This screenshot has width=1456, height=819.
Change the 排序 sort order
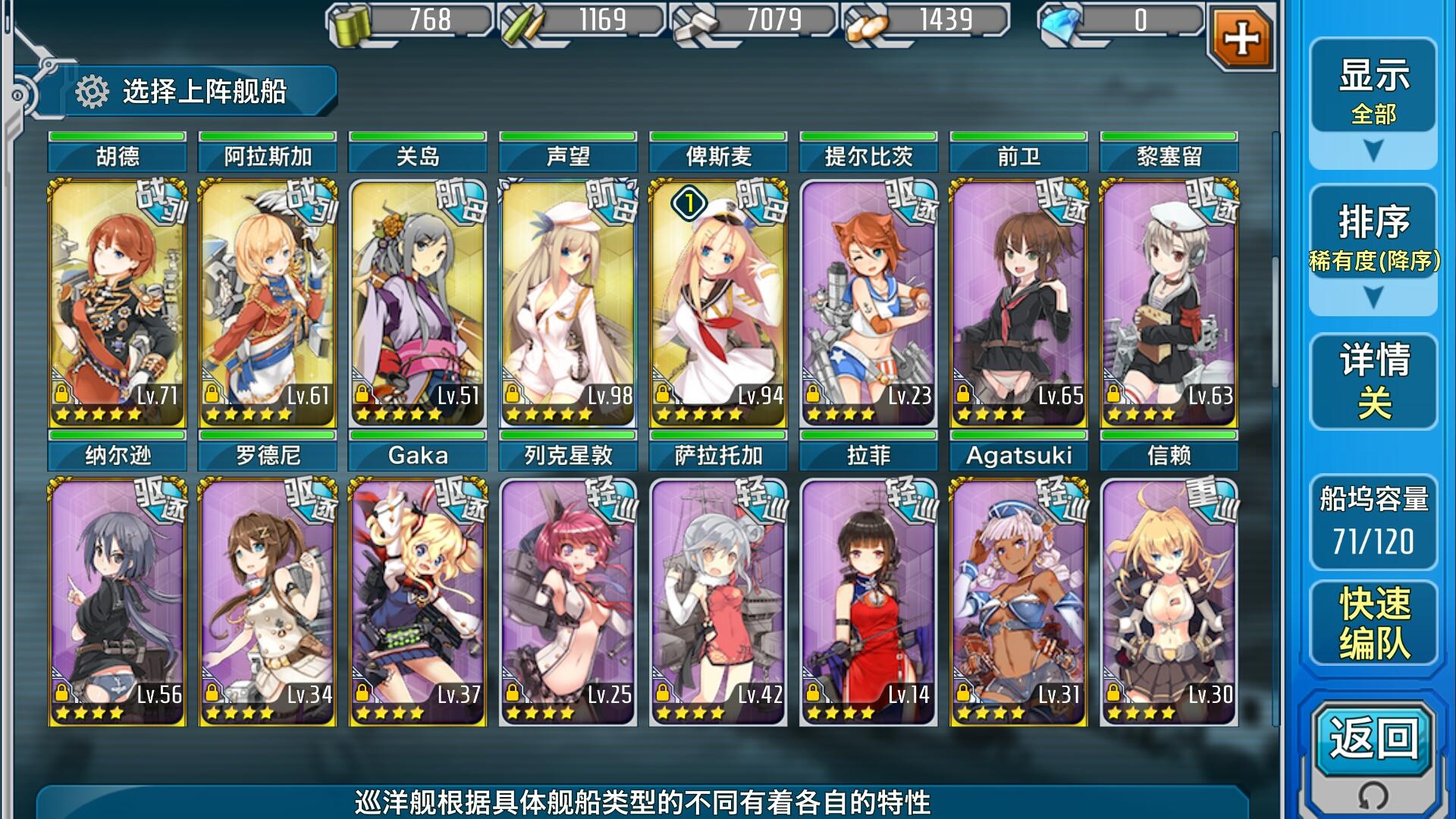click(1373, 249)
